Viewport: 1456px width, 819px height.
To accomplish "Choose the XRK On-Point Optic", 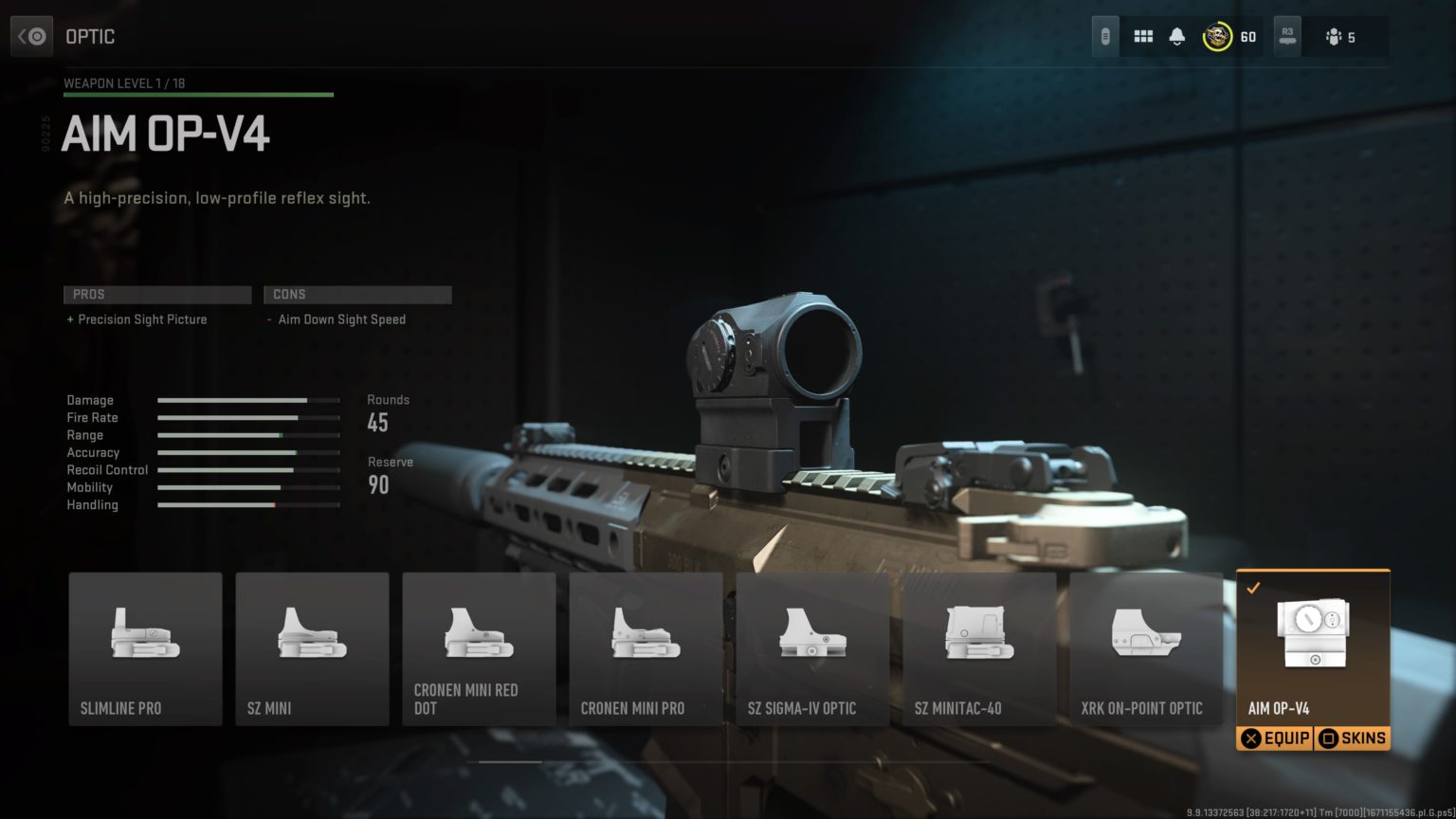I will tap(1146, 649).
